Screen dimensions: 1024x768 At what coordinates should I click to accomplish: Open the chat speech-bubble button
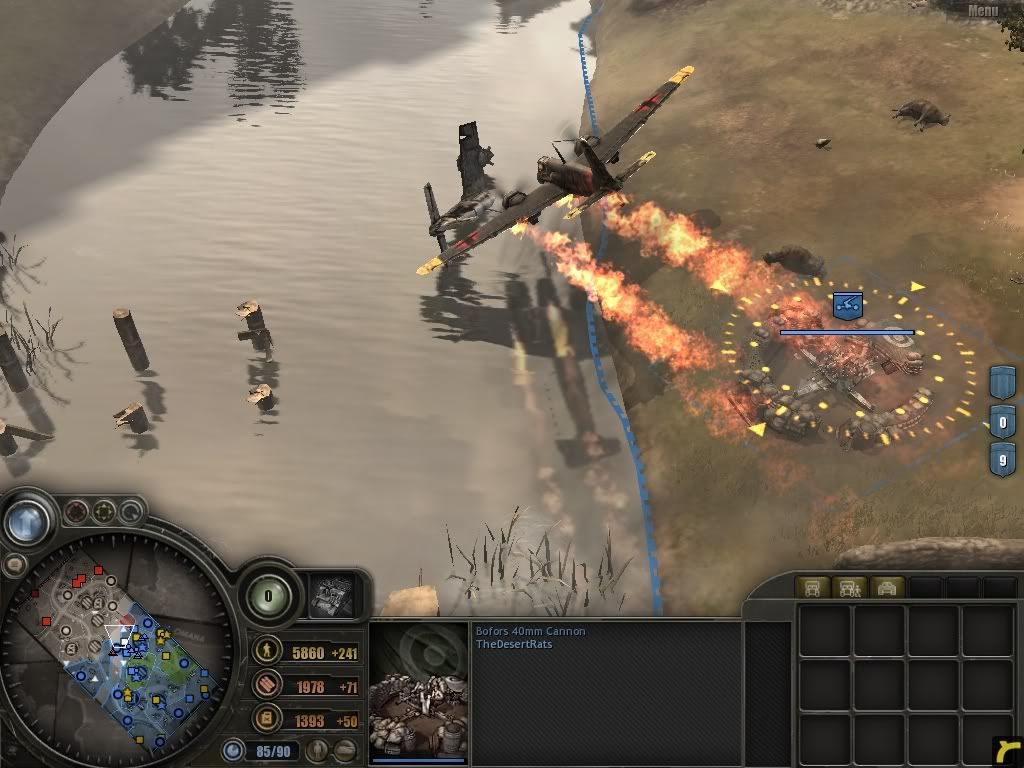14,564
